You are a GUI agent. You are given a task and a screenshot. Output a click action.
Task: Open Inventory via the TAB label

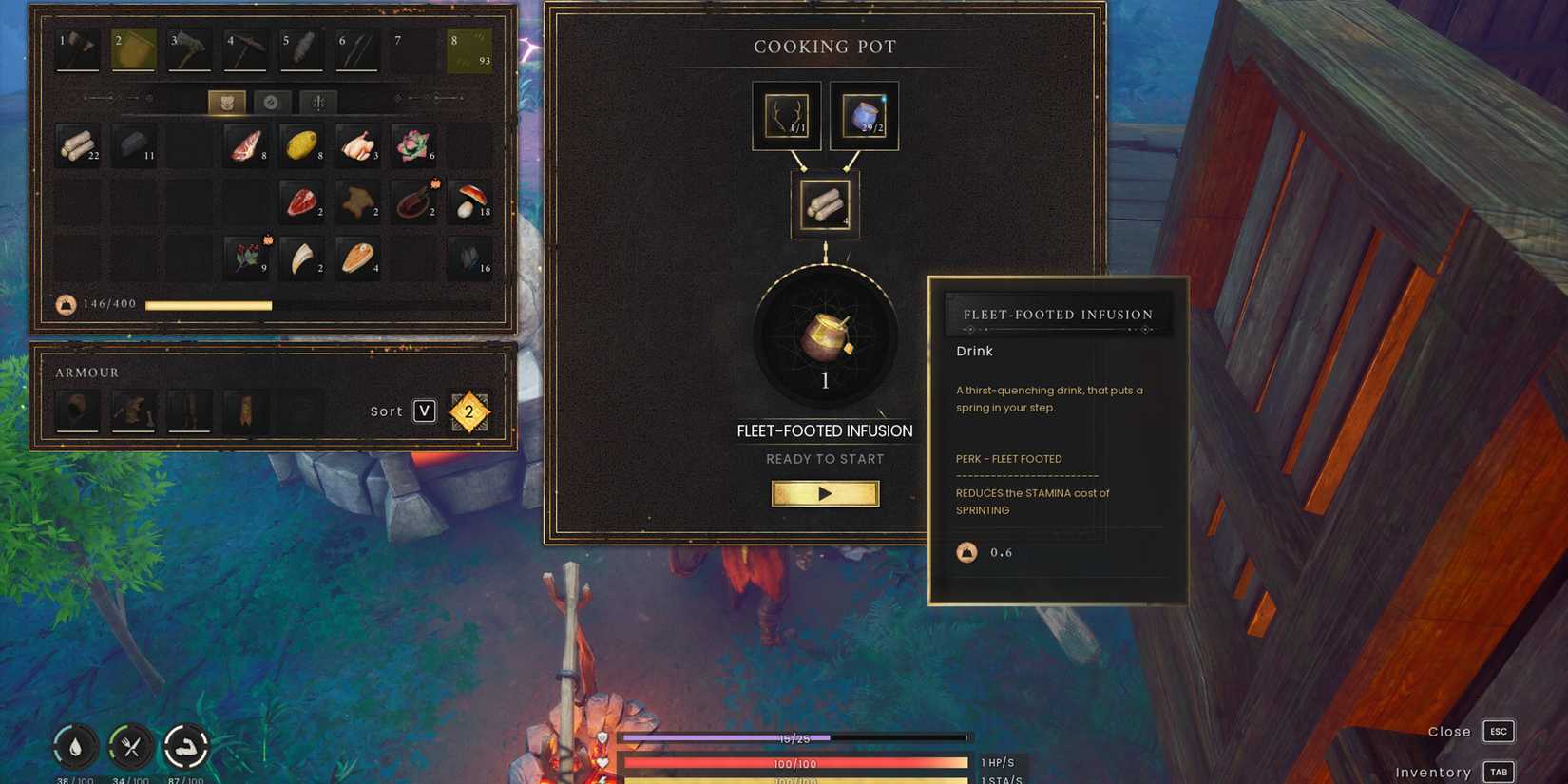[1499, 772]
